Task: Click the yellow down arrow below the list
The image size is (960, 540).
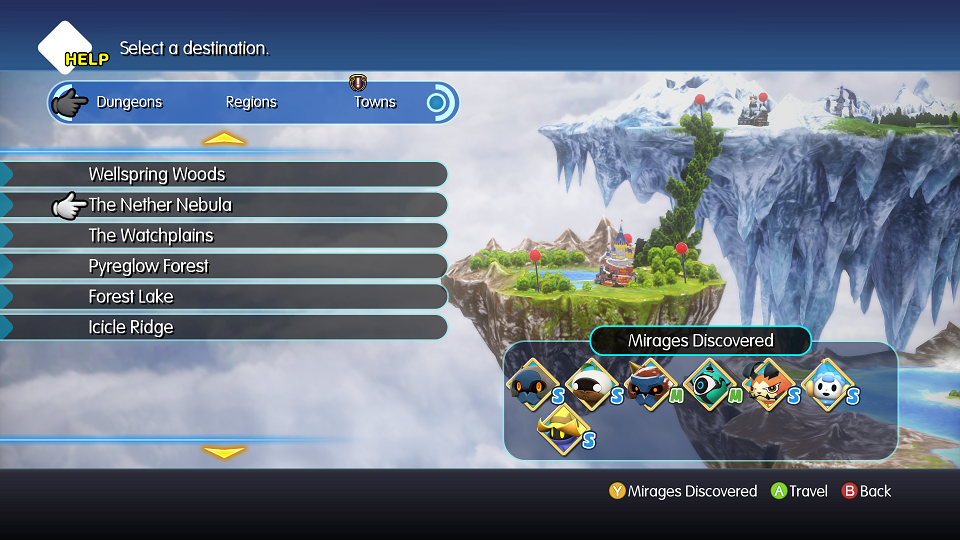Action: coord(224,452)
